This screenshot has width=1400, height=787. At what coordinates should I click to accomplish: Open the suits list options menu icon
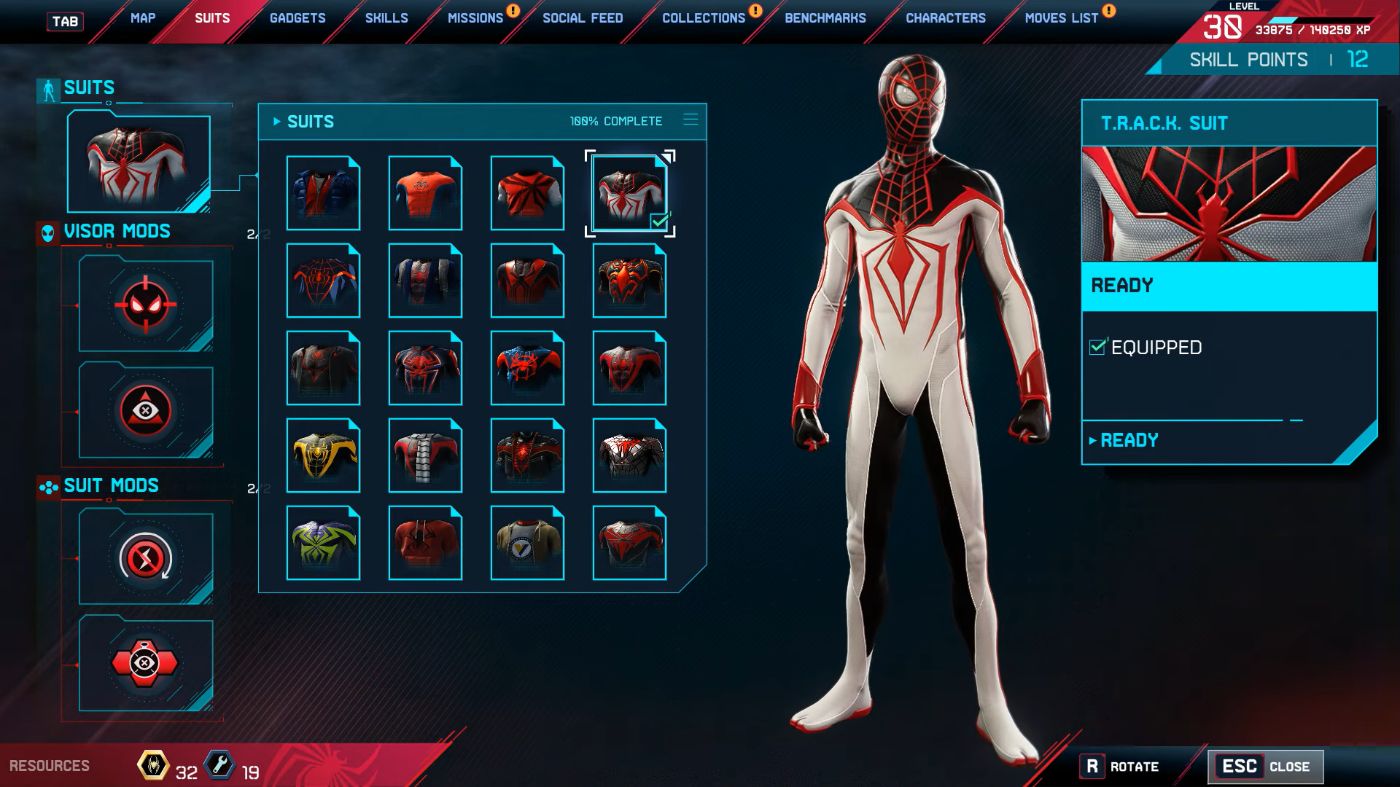(690, 120)
